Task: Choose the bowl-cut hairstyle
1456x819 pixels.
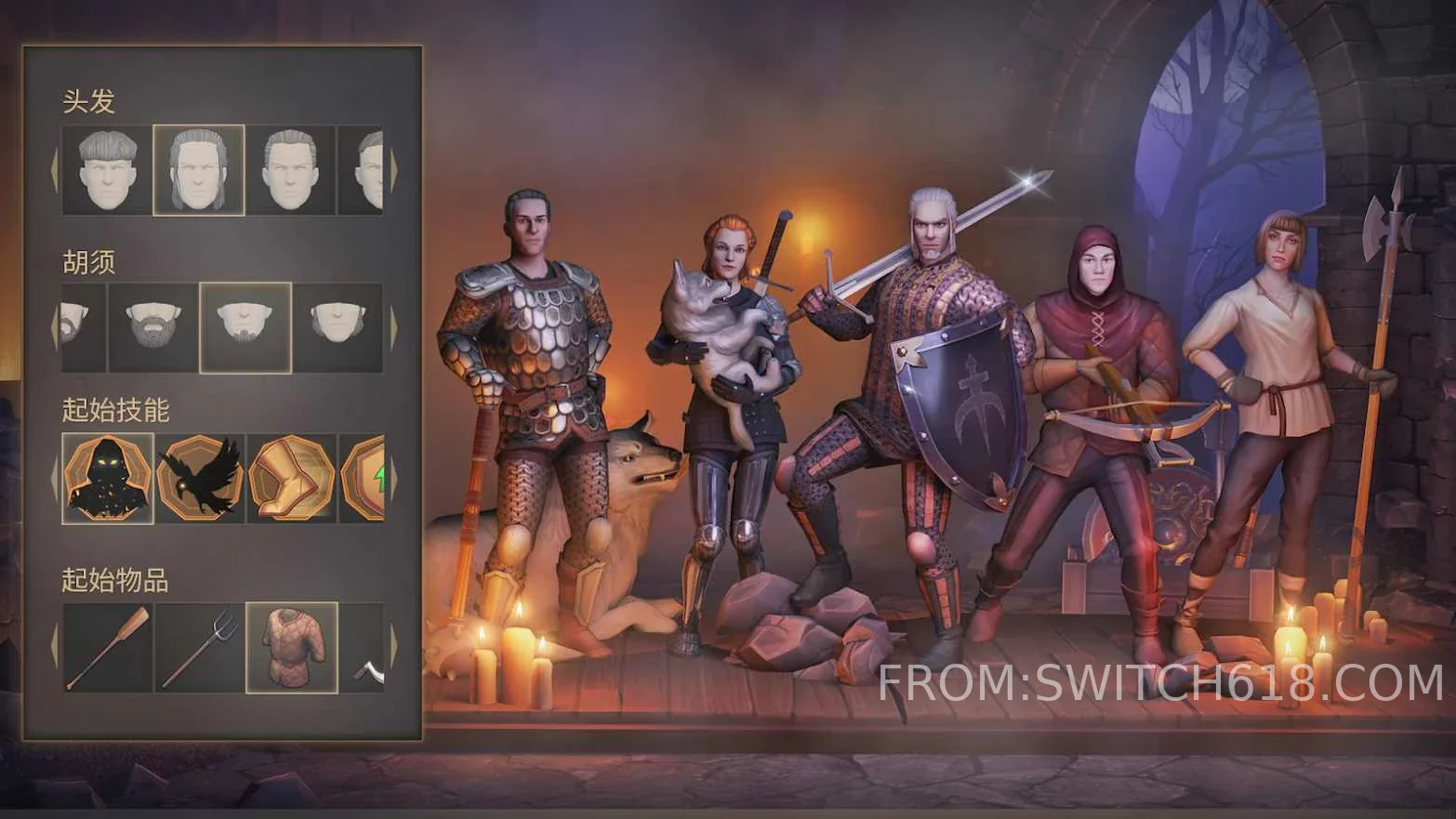Action: pyautogui.click(x=107, y=170)
